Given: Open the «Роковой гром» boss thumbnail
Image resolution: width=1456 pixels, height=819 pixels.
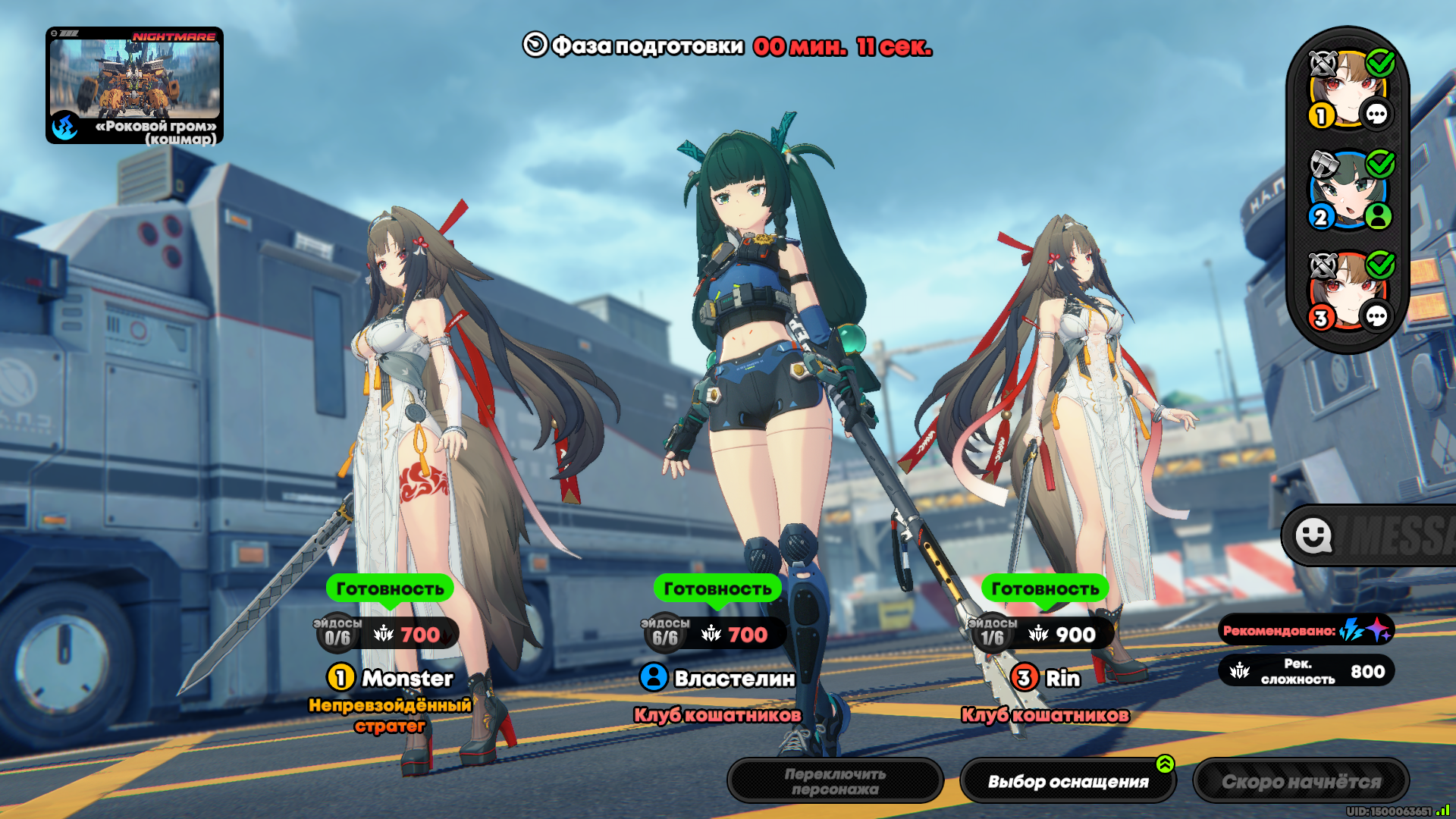Looking at the screenshot, I should click(x=134, y=85).
